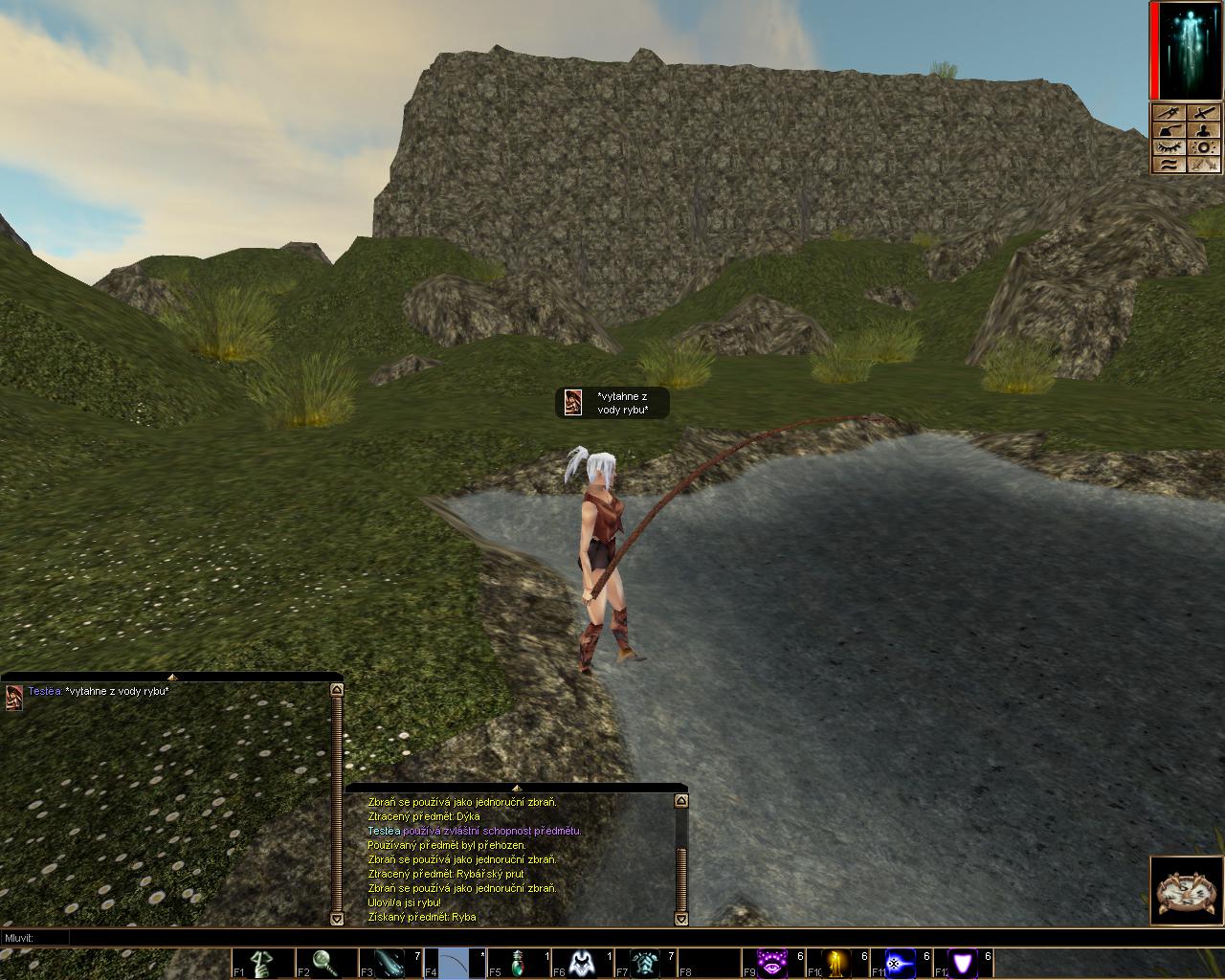Use the F1 shushing finger quickslot
Image resolution: width=1225 pixels, height=980 pixels.
[x=263, y=963]
